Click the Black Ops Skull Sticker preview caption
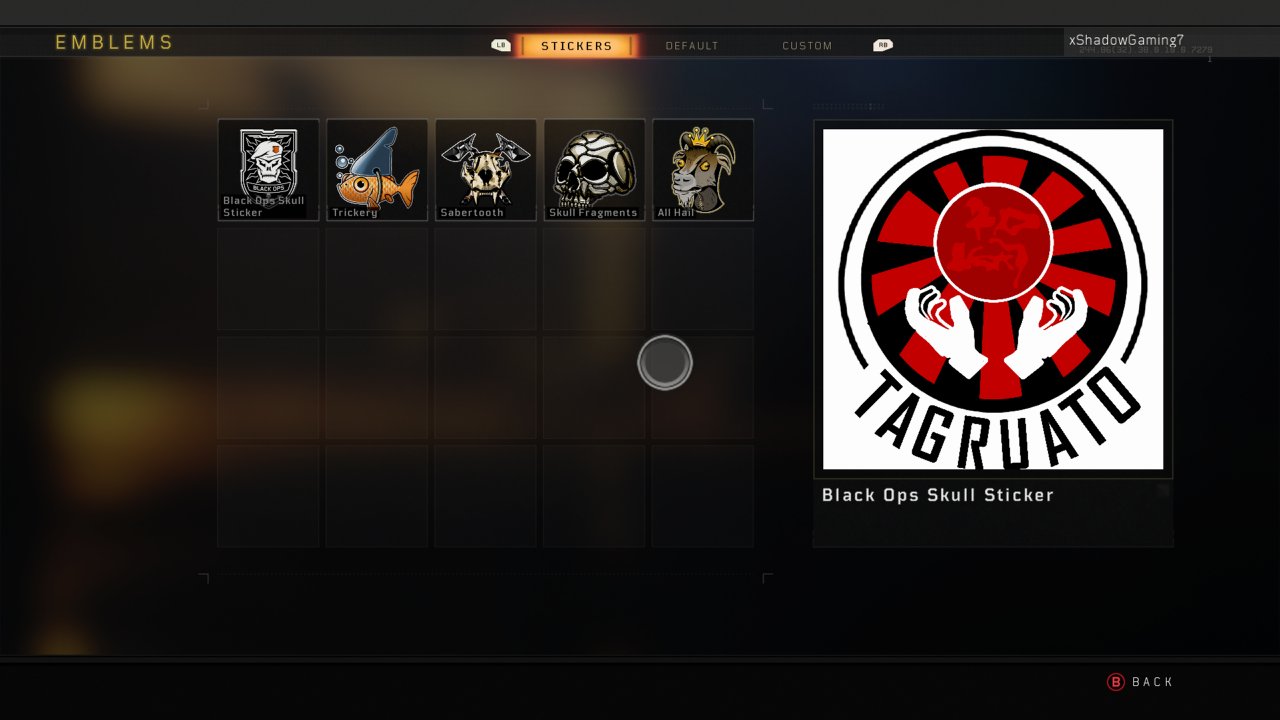The height and width of the screenshot is (720, 1280). pos(937,495)
